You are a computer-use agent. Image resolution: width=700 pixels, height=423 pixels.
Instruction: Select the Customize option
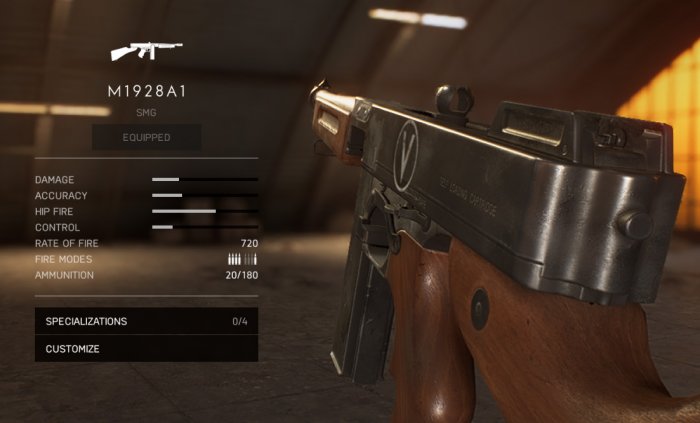(x=146, y=349)
